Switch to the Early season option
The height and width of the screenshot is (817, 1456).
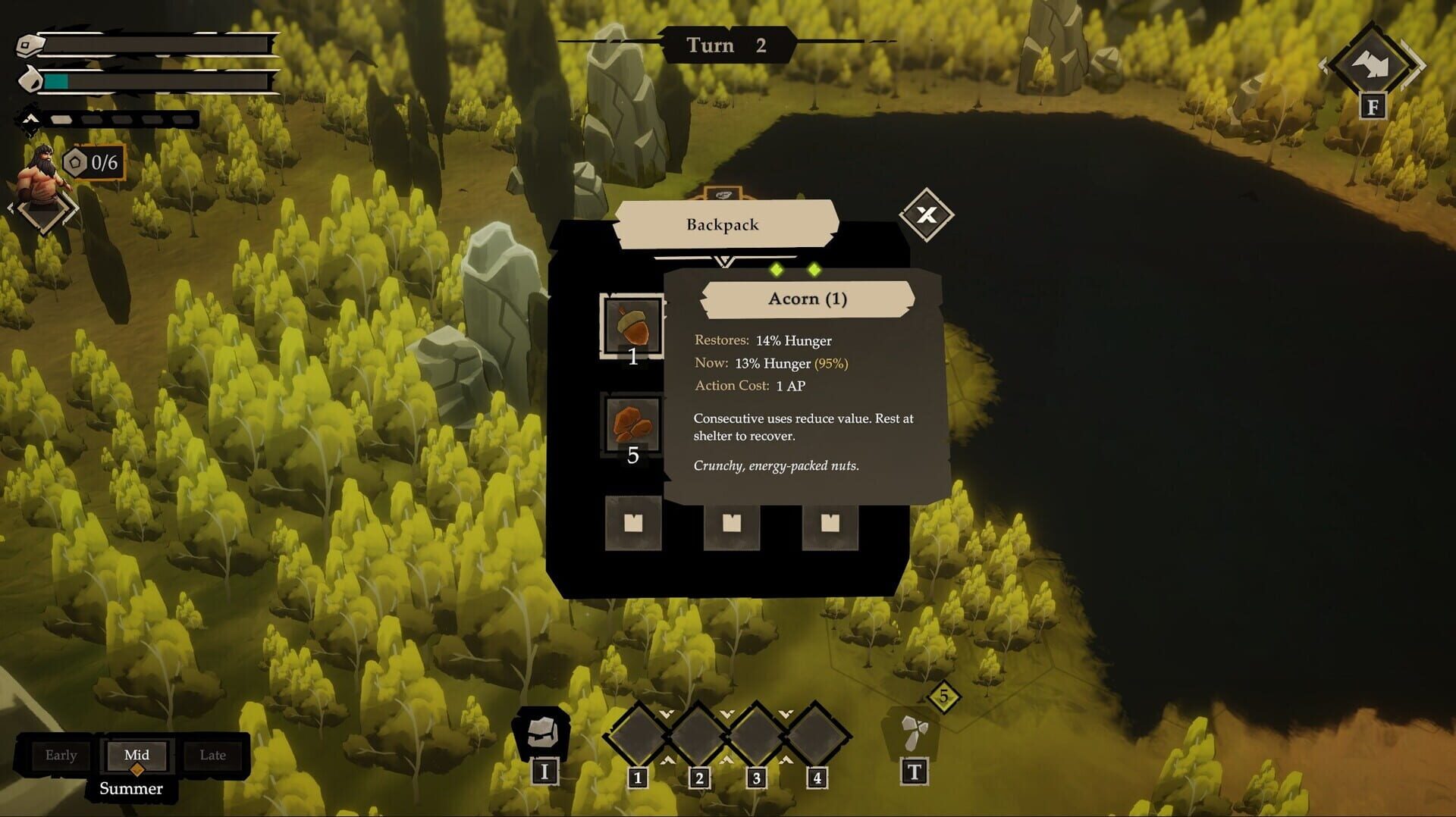pyautogui.click(x=61, y=755)
